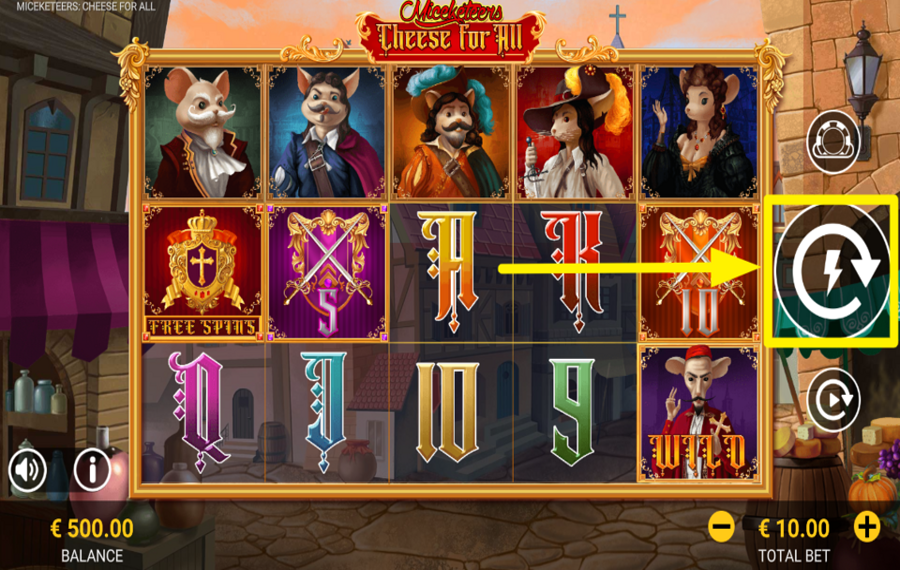This screenshot has height=570, width=900.
Task: Spin the reels with the lightning spin button
Action: click(x=832, y=271)
